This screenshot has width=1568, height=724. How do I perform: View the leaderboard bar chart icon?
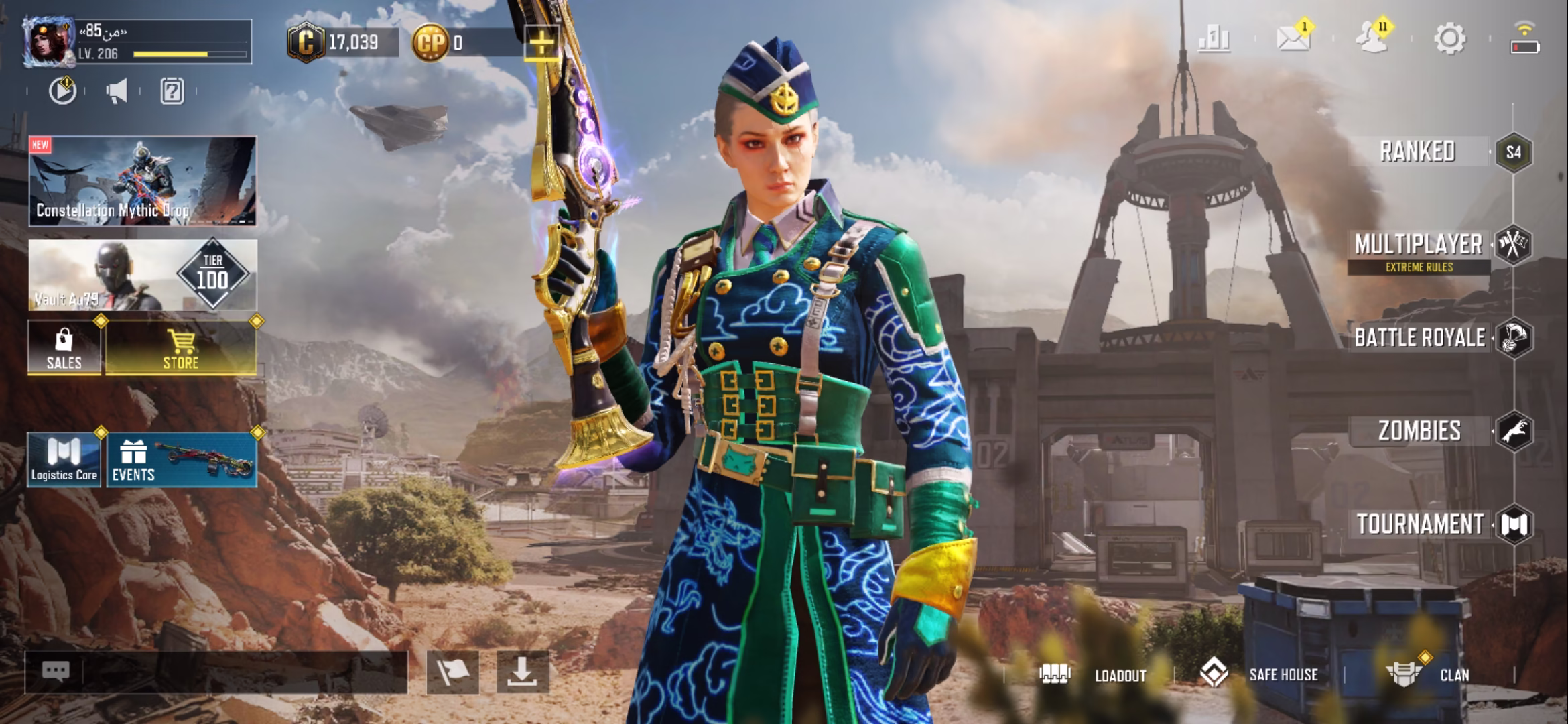(1214, 39)
